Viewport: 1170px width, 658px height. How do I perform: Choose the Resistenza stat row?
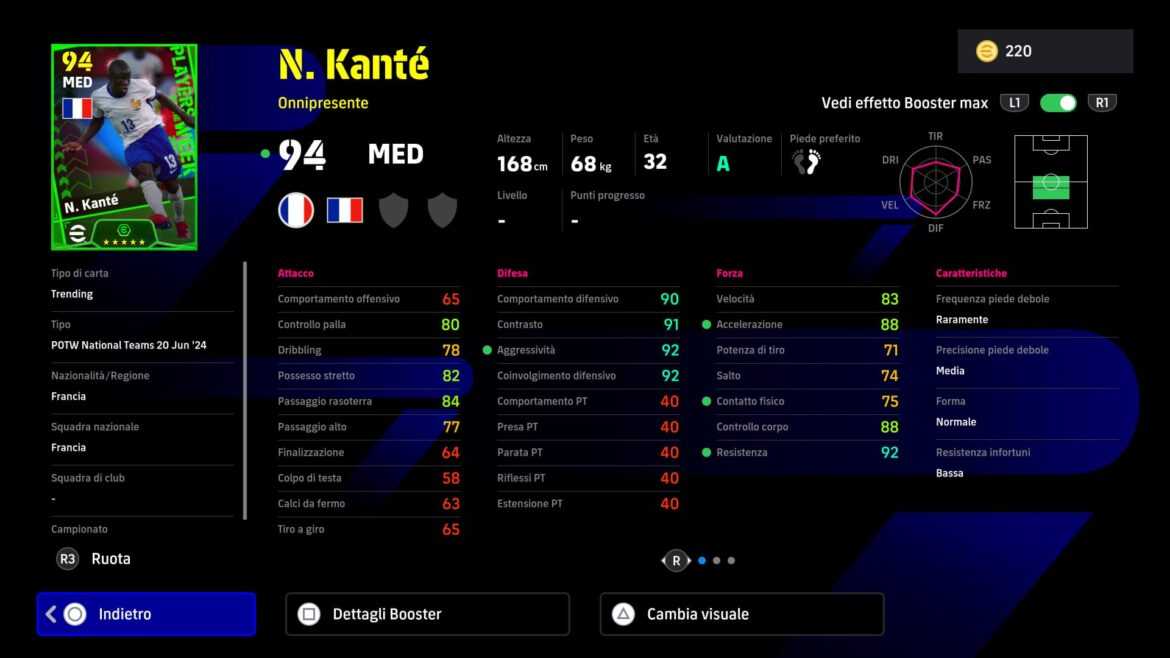coord(806,453)
